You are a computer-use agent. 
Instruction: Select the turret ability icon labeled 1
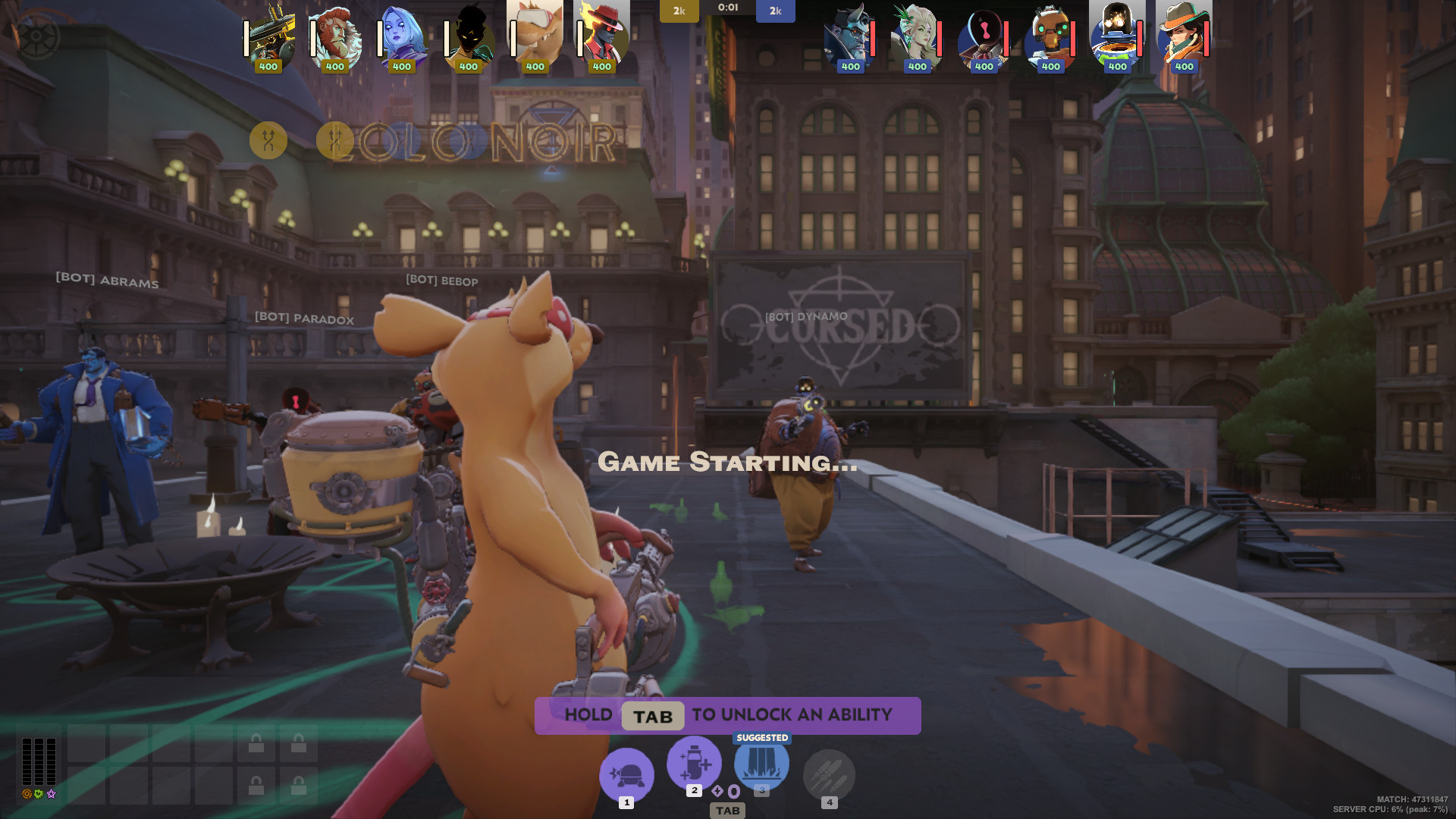click(x=626, y=775)
